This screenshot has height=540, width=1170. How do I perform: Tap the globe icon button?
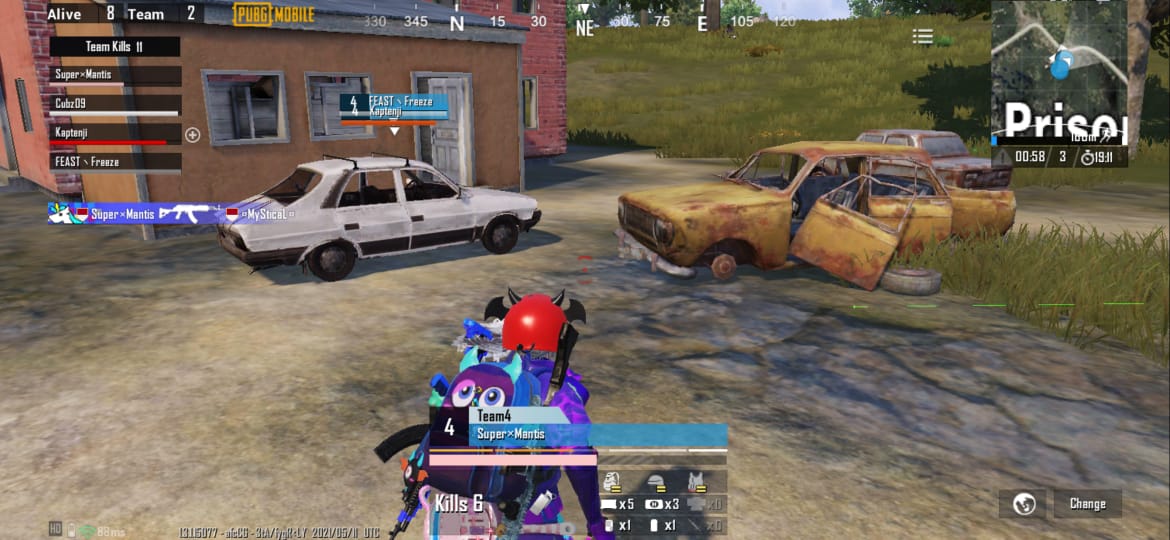[x=1023, y=504]
